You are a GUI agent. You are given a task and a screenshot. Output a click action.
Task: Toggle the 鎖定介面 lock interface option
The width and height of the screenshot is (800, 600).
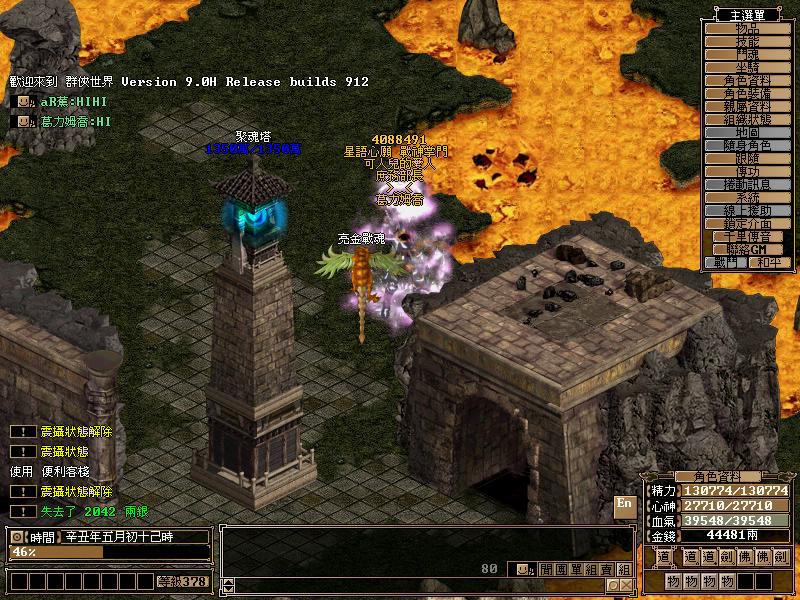747,223
